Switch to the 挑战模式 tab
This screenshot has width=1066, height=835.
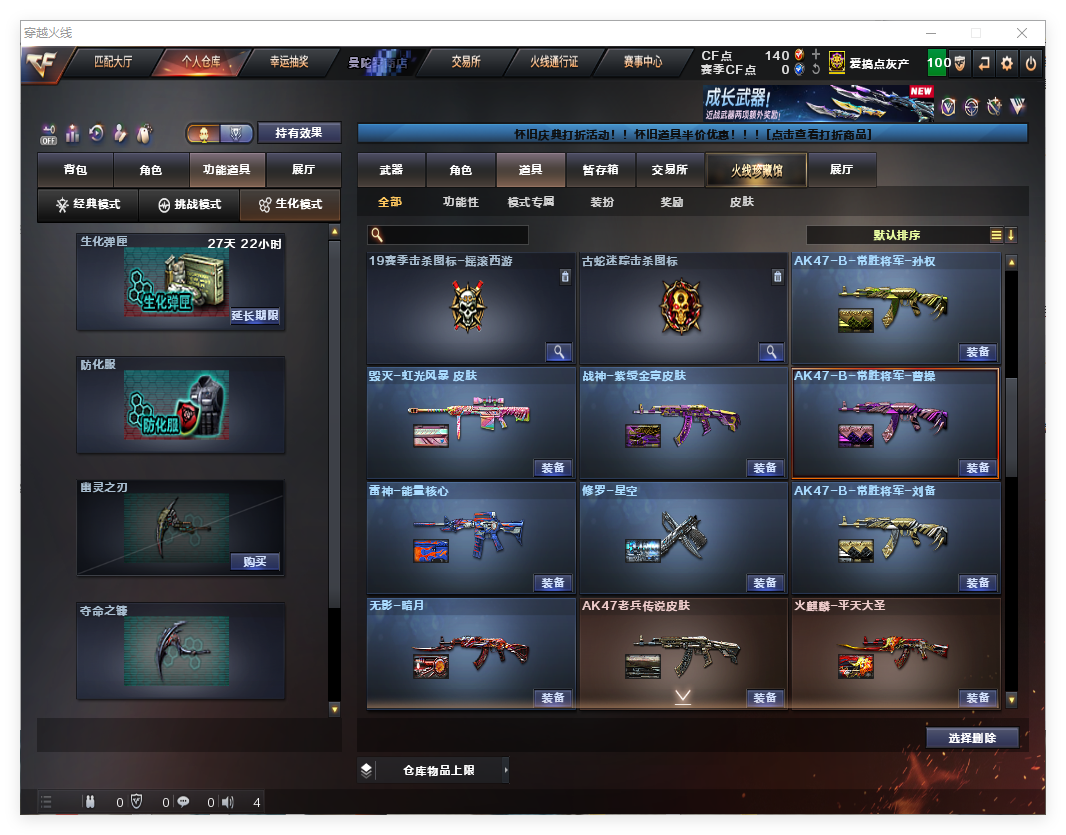coord(189,204)
